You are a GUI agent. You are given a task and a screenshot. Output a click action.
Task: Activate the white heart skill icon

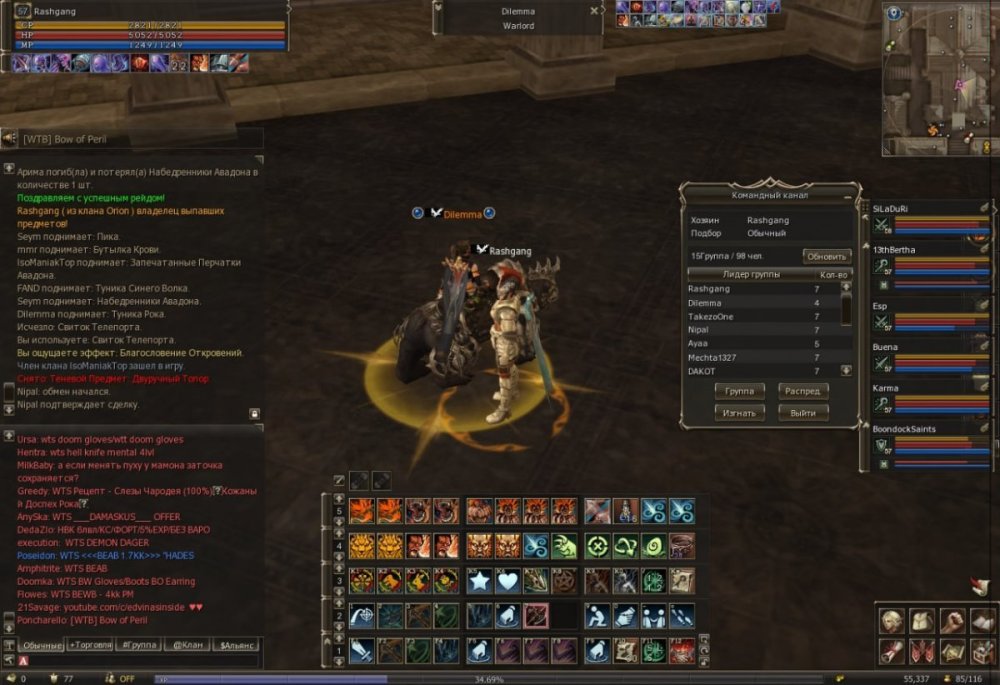508,579
